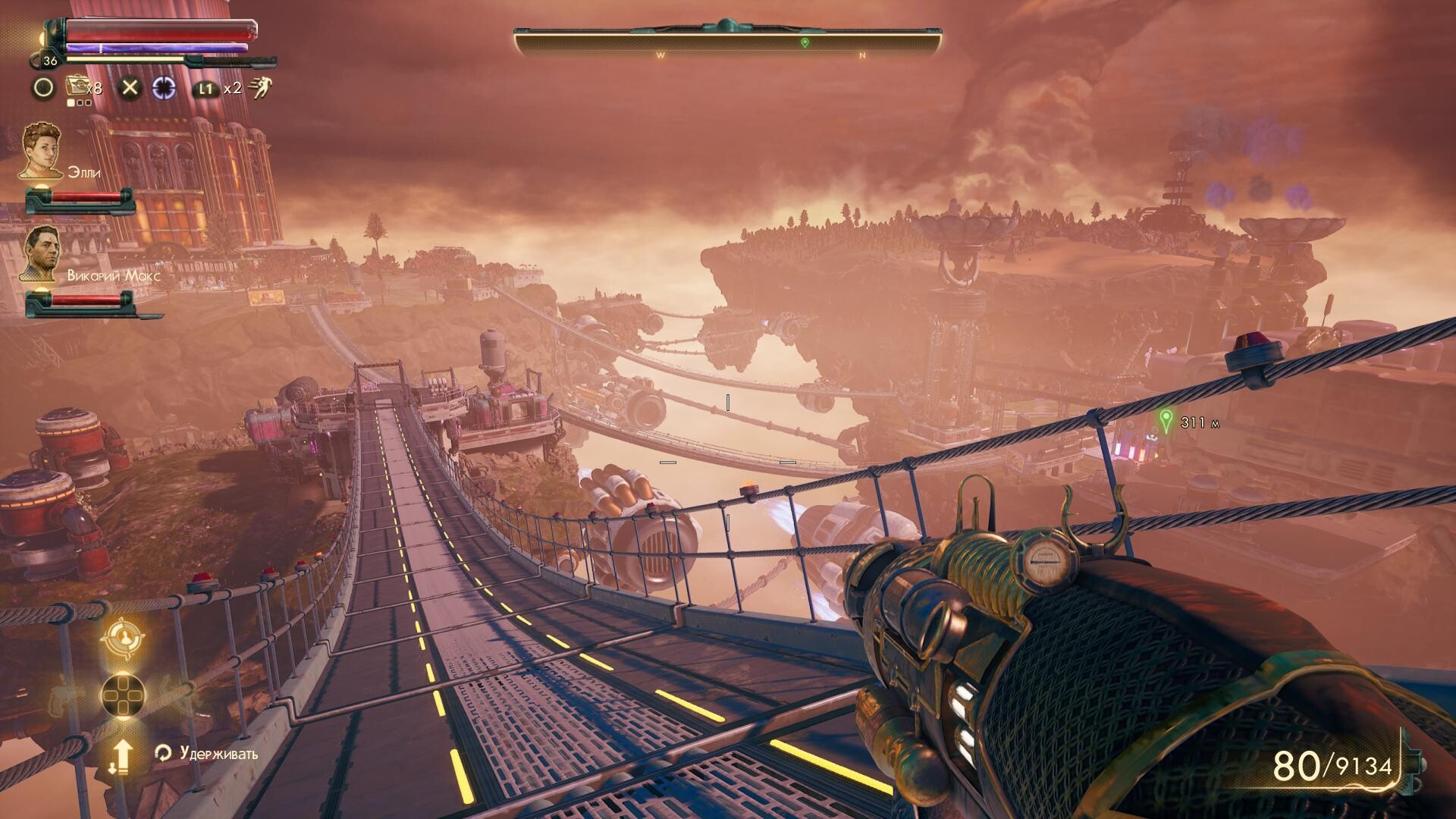Click the green 311 м objective marker
Screen dimensions: 1456x819
1166,419
